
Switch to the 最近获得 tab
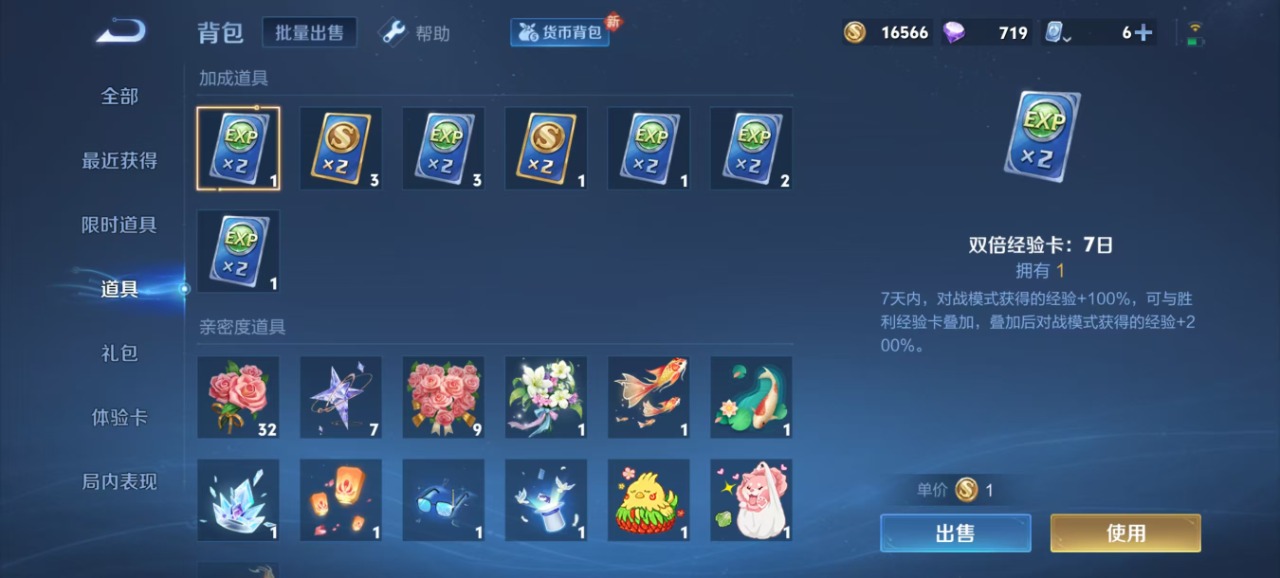point(119,160)
